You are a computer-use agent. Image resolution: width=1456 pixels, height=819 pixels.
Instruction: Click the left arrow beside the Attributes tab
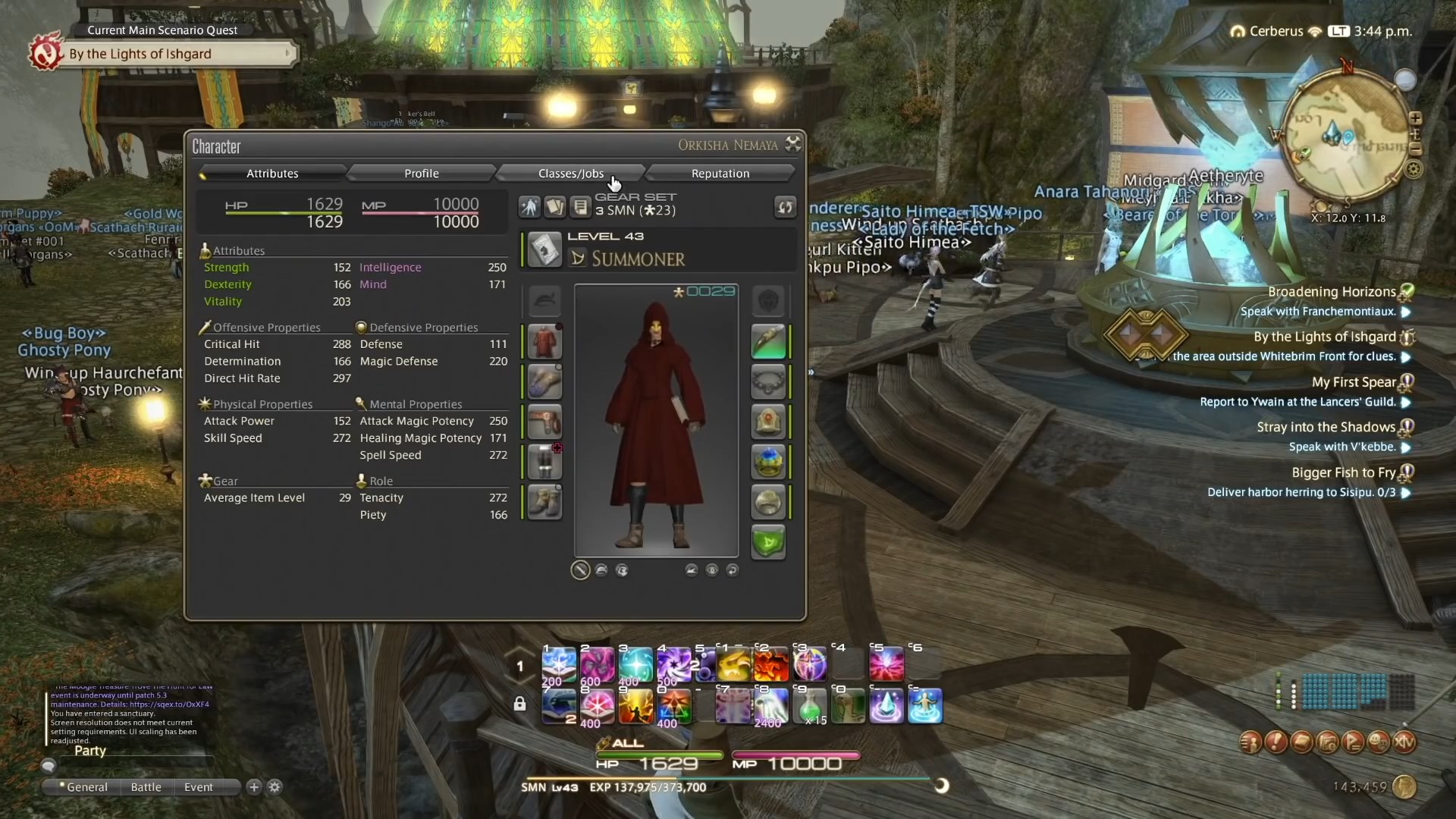pyautogui.click(x=202, y=174)
